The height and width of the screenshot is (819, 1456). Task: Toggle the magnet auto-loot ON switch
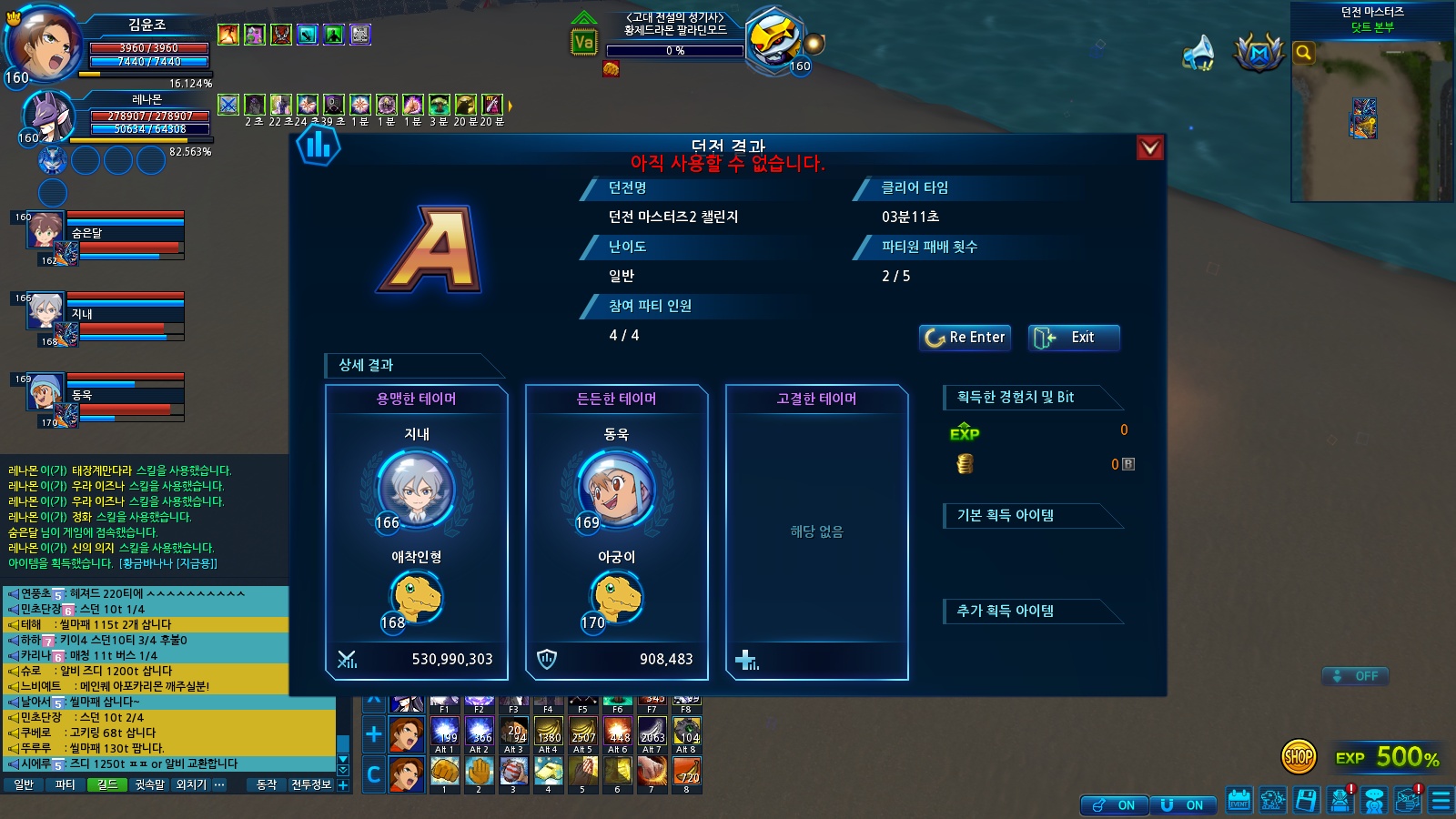(x=1183, y=805)
